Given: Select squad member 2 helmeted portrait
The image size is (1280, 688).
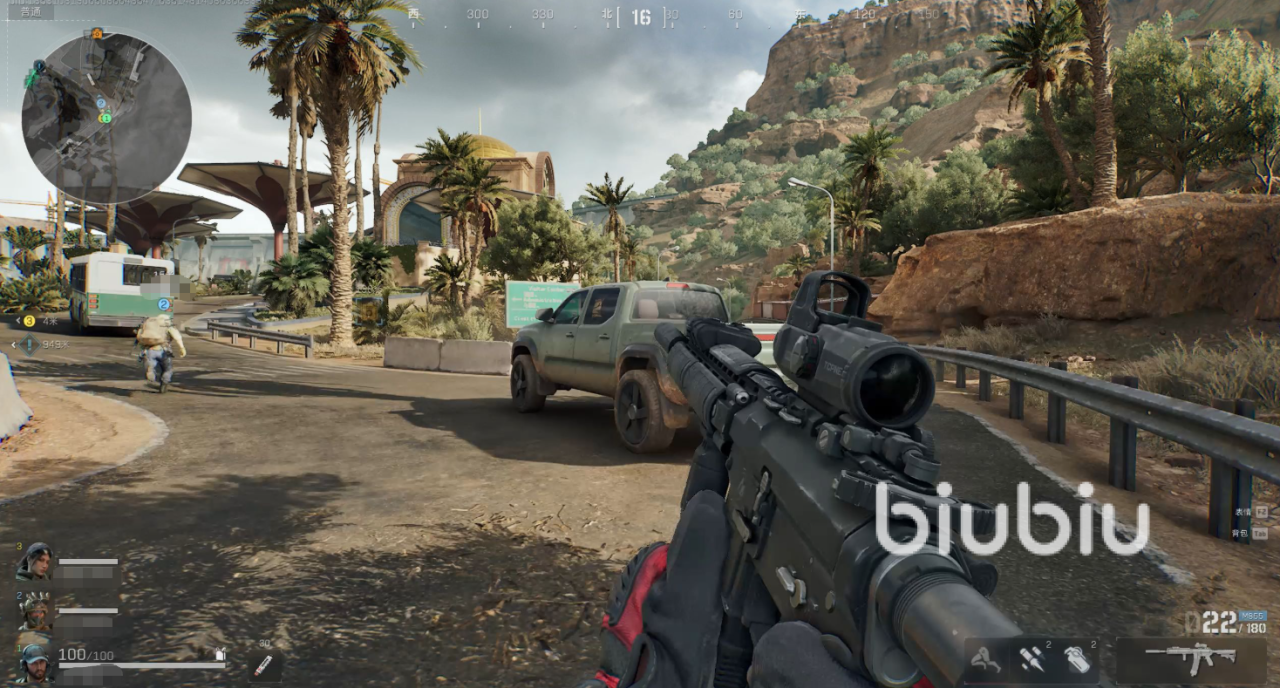Looking at the screenshot, I should tap(35, 611).
